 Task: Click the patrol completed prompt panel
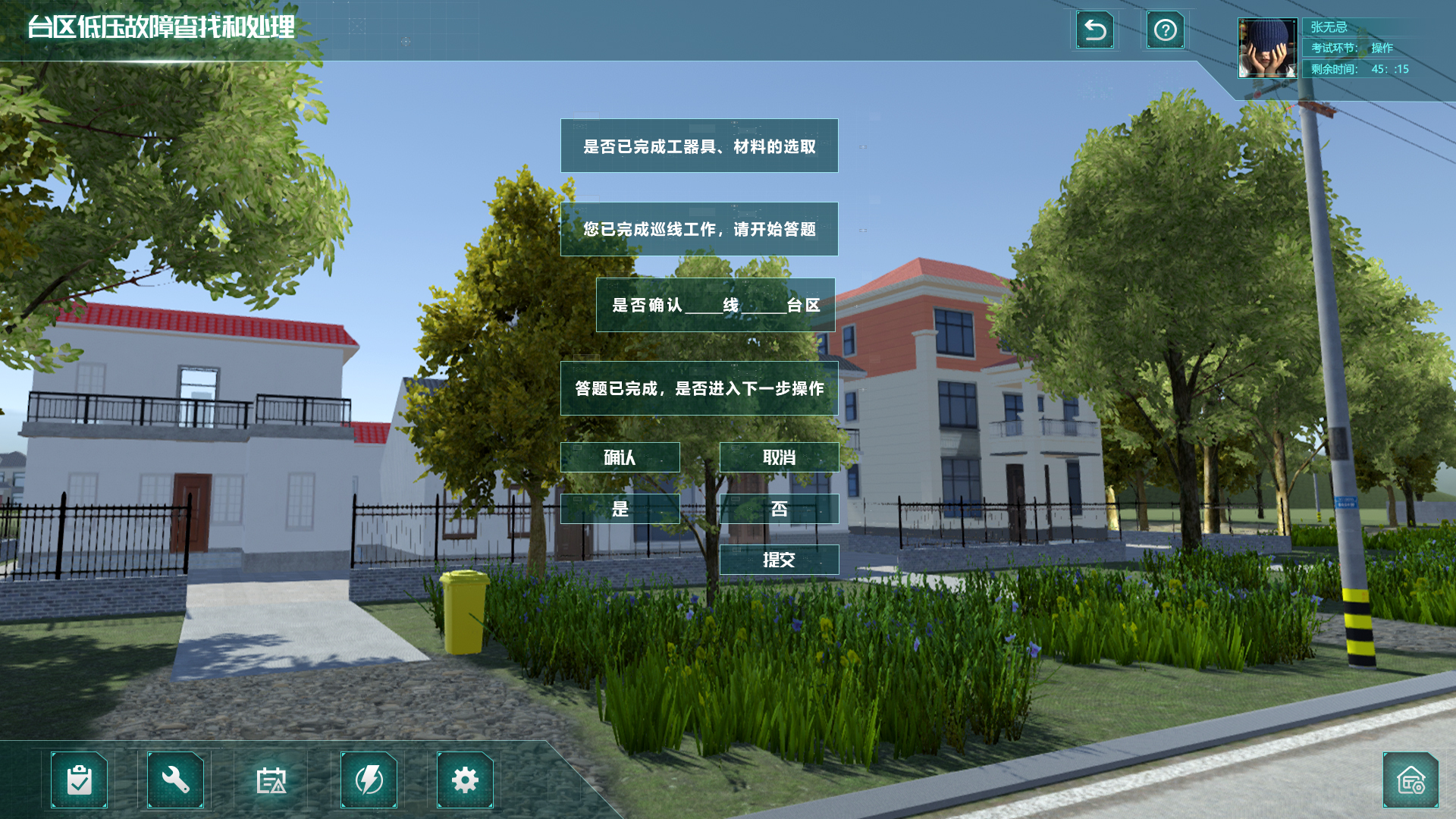[699, 229]
